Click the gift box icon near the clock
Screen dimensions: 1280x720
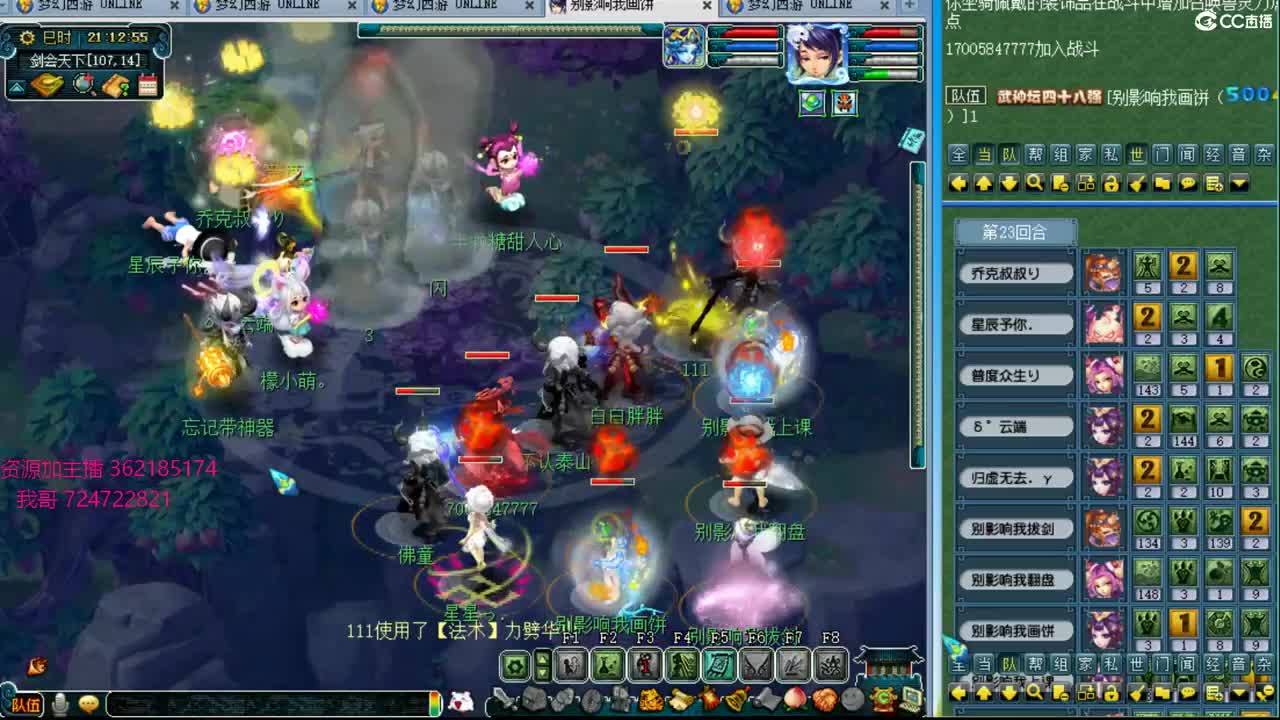pyautogui.click(x=45, y=85)
